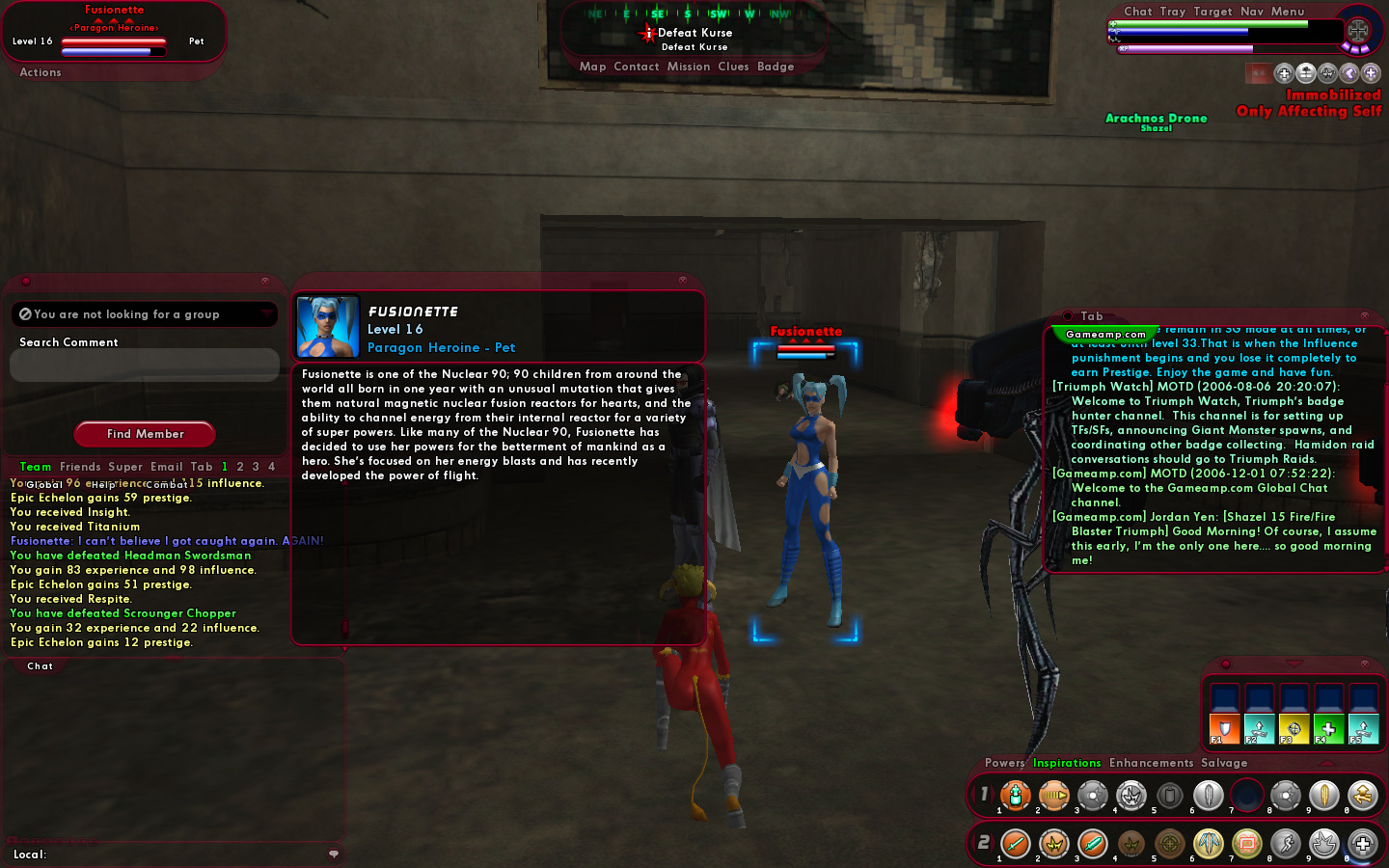1389x868 pixels.
Task: Activate the running figure power in tray 2
Action: click(x=1285, y=845)
